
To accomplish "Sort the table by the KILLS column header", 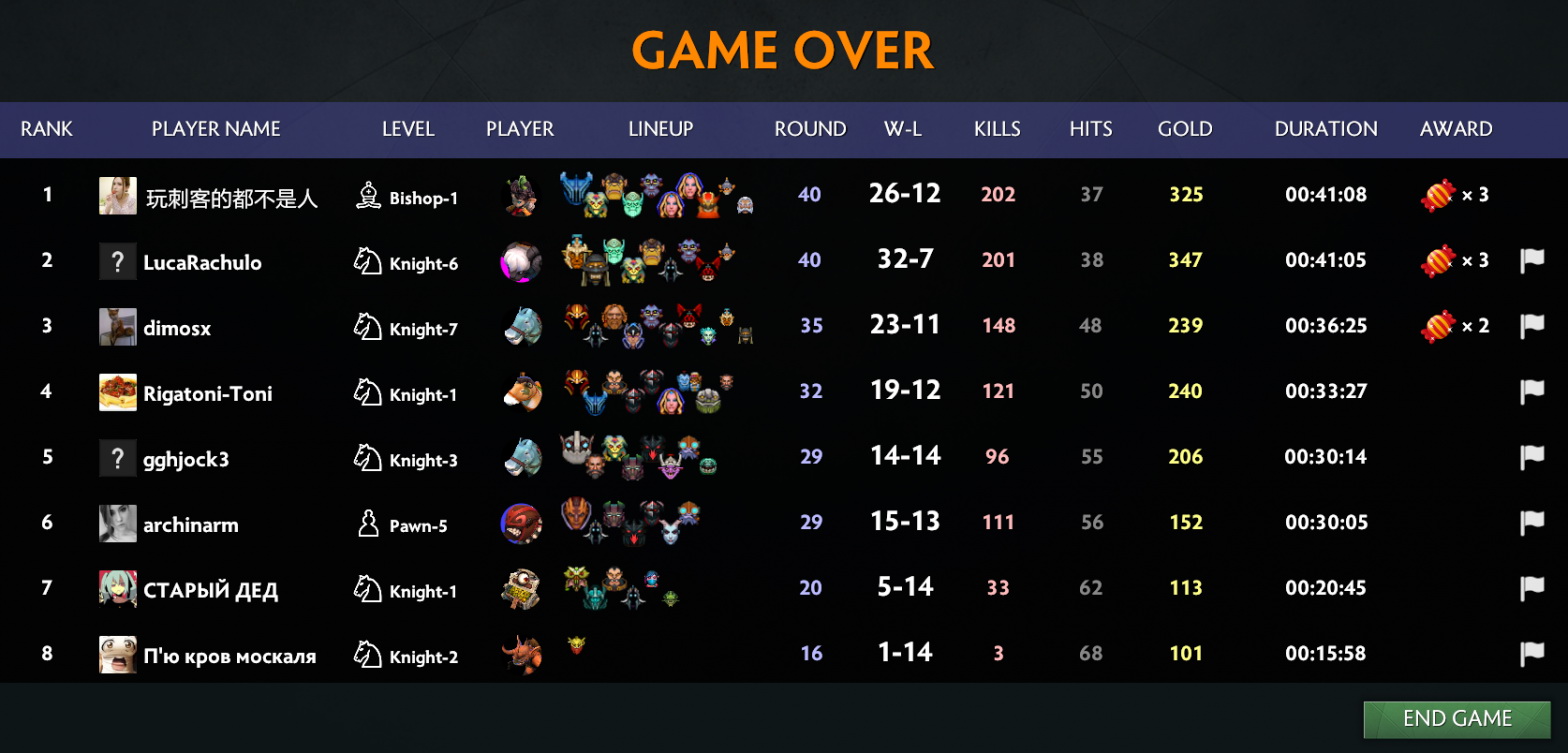I will (996, 129).
